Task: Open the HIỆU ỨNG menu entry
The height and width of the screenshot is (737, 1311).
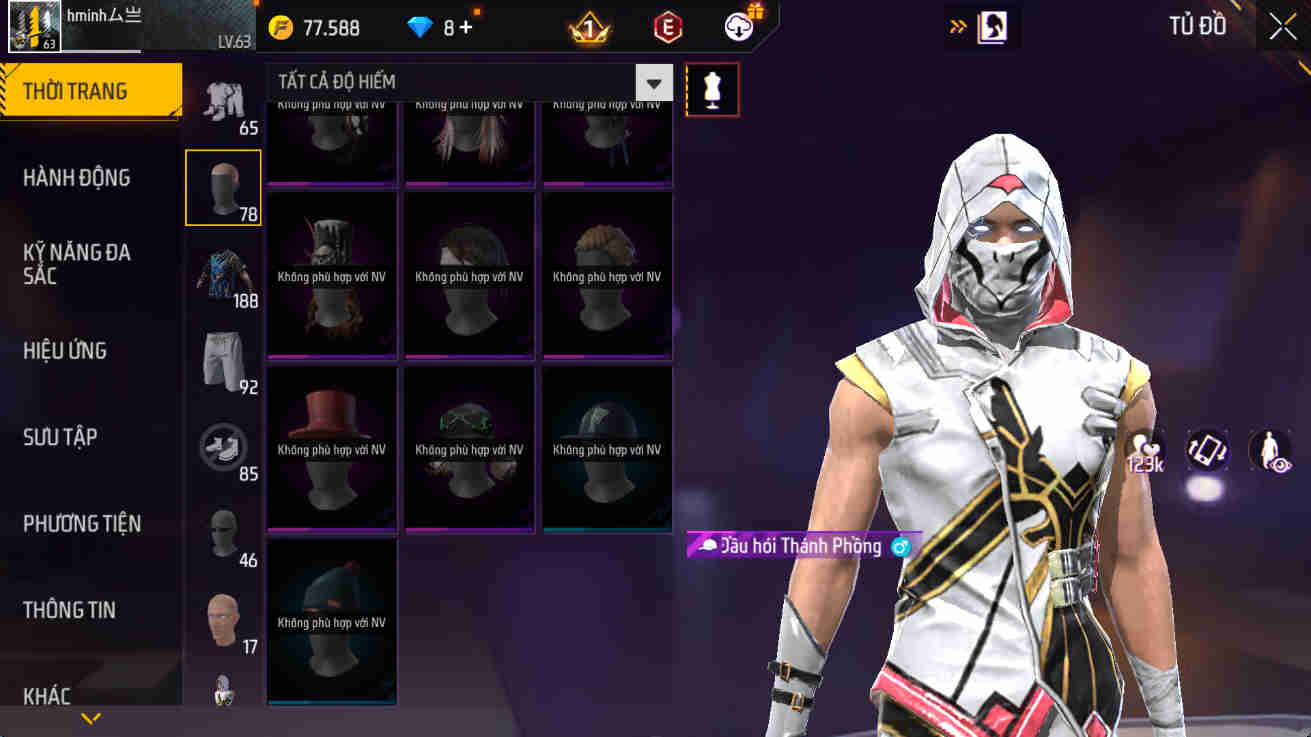Action: pos(65,350)
